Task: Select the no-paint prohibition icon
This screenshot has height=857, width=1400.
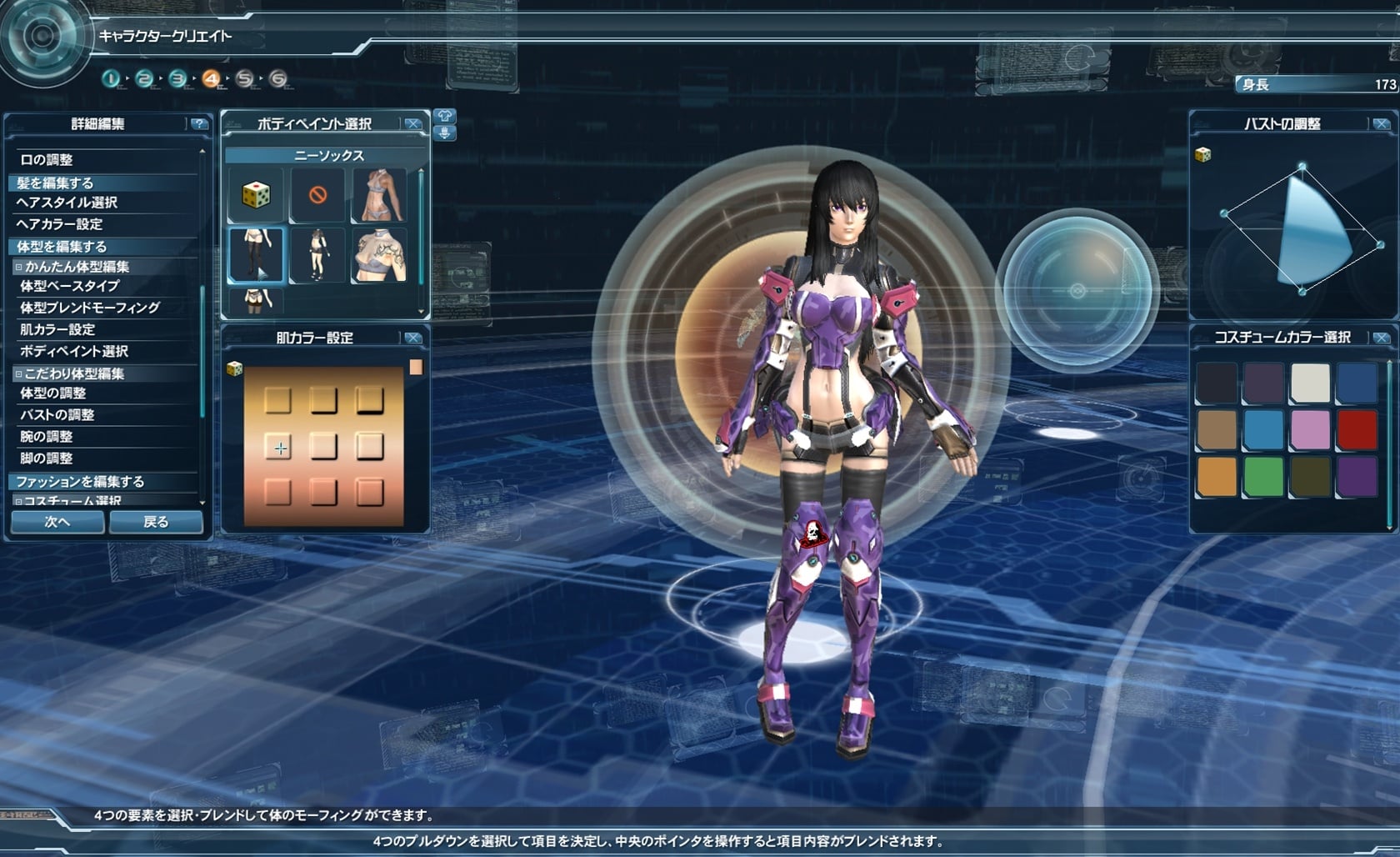Action: pos(317,195)
